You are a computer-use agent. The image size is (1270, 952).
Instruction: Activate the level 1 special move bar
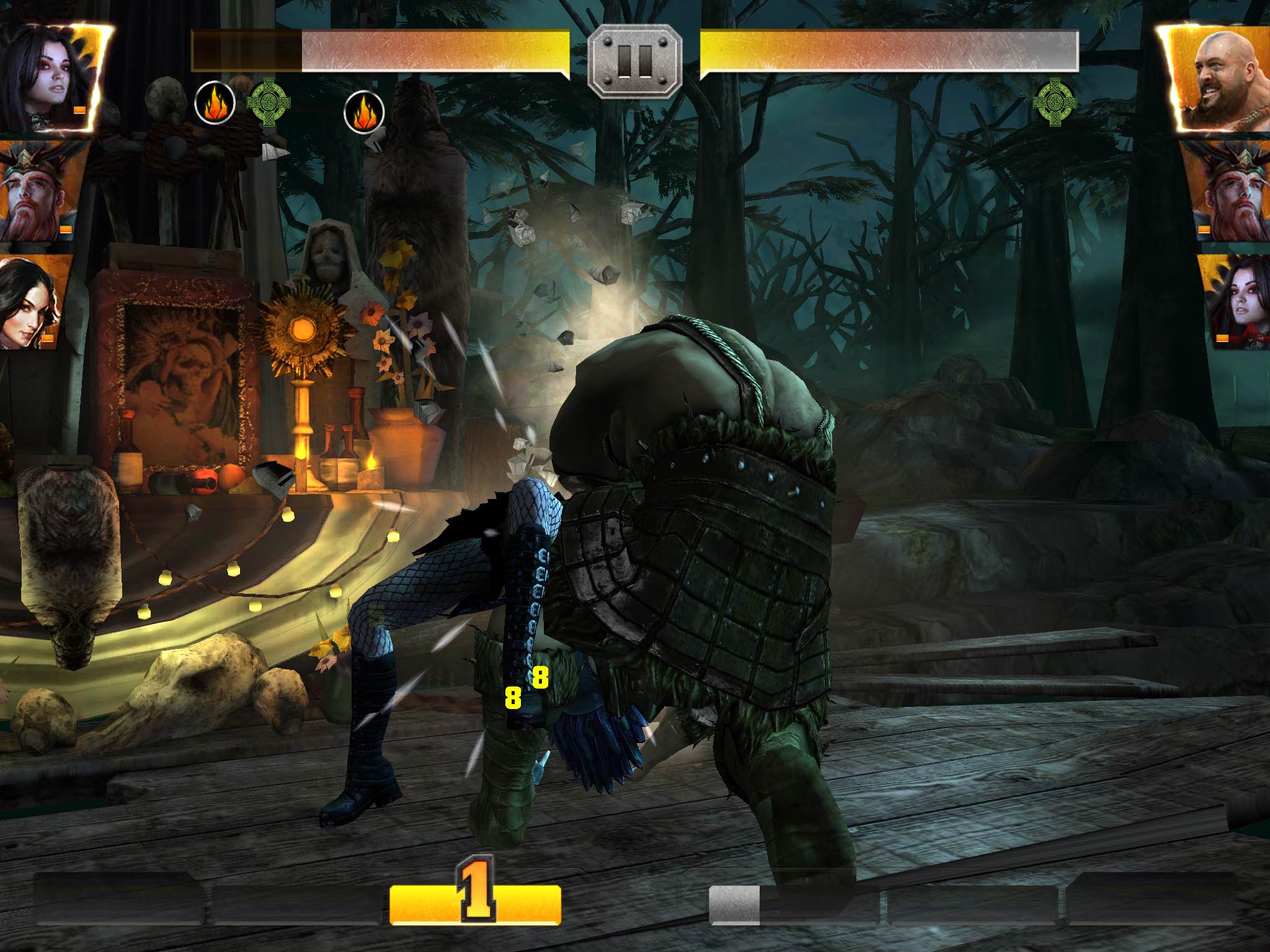[x=475, y=903]
